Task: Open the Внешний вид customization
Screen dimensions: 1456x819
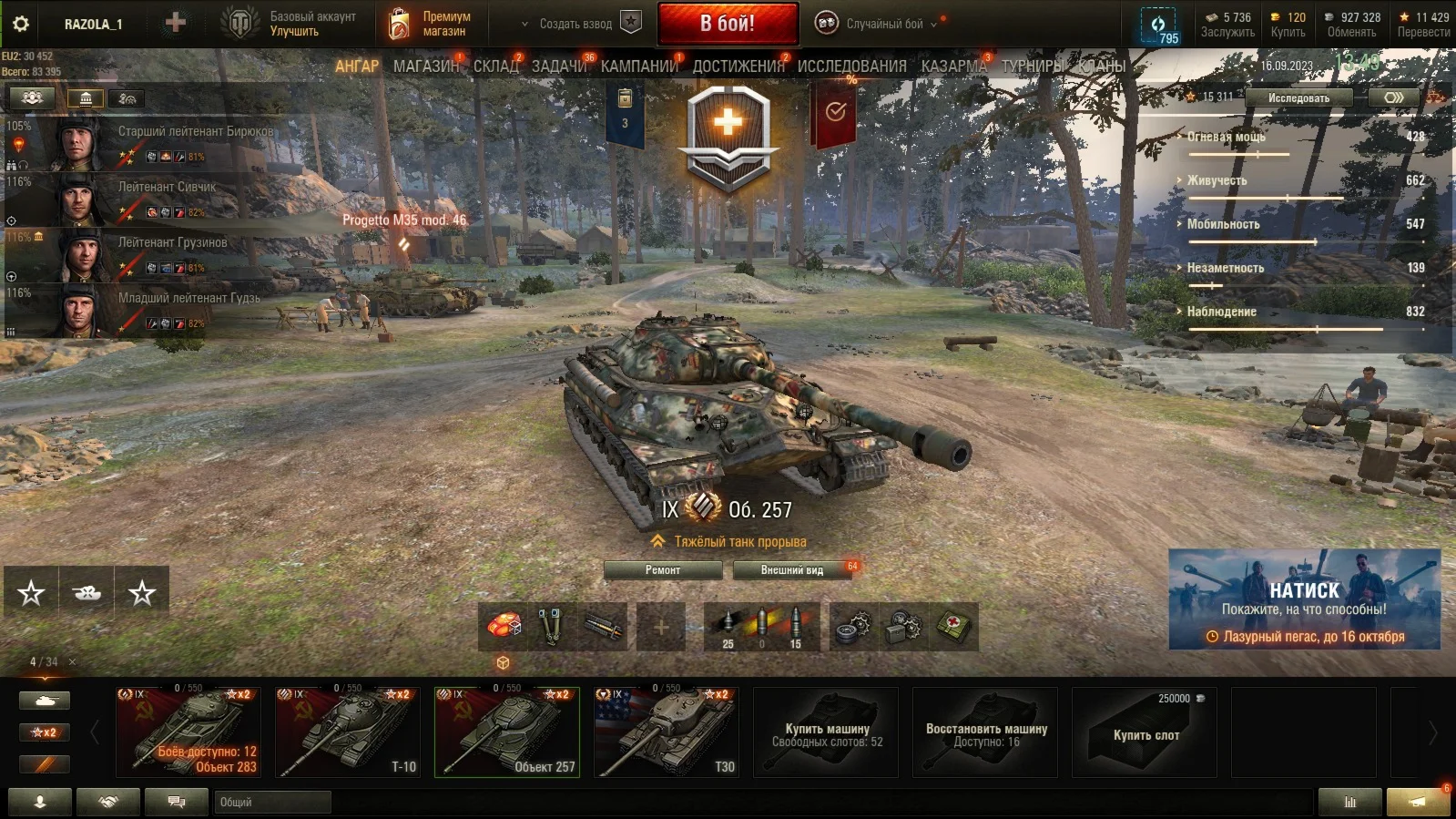Action: click(792, 570)
